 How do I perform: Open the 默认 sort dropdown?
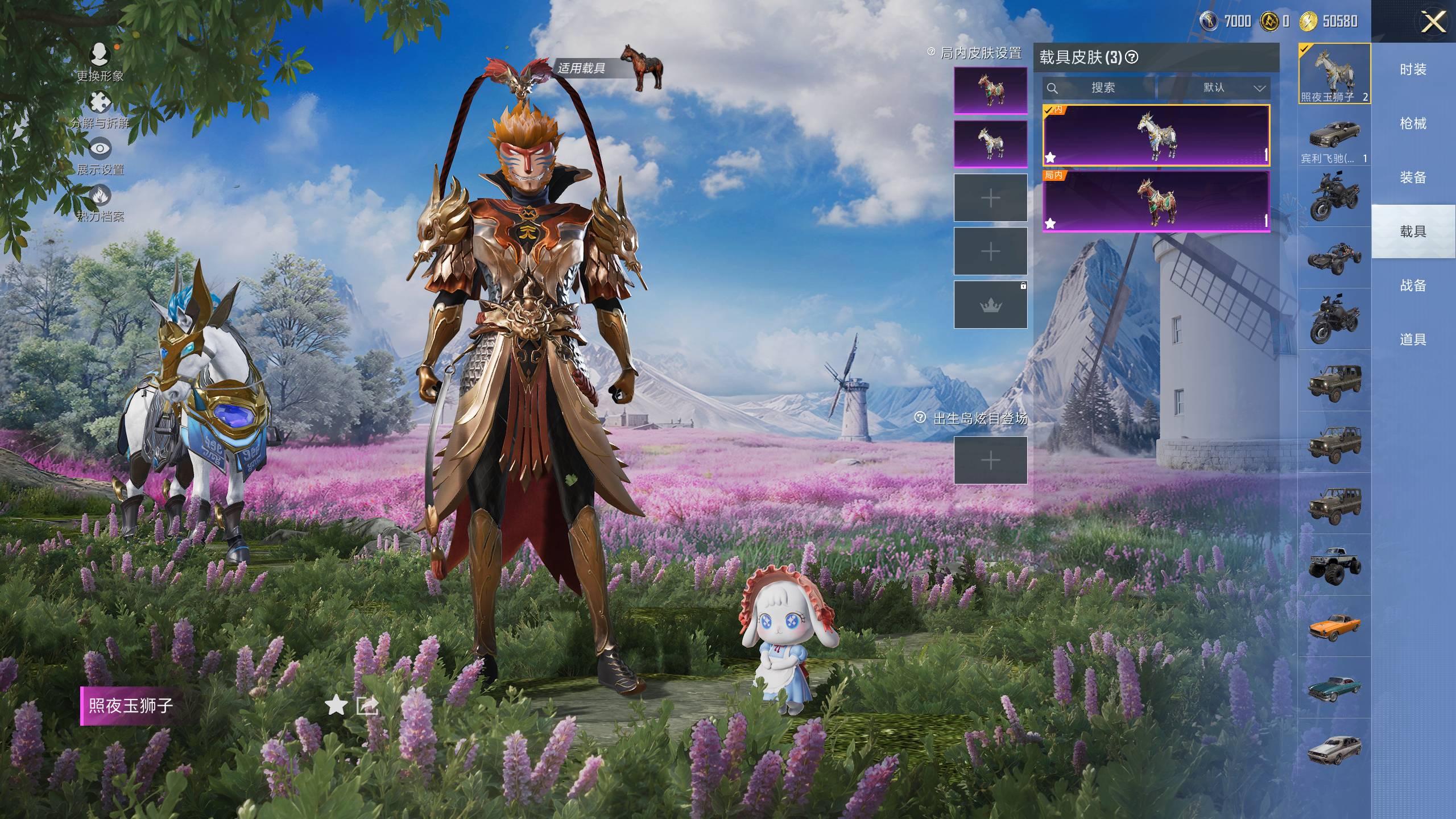(1214, 88)
